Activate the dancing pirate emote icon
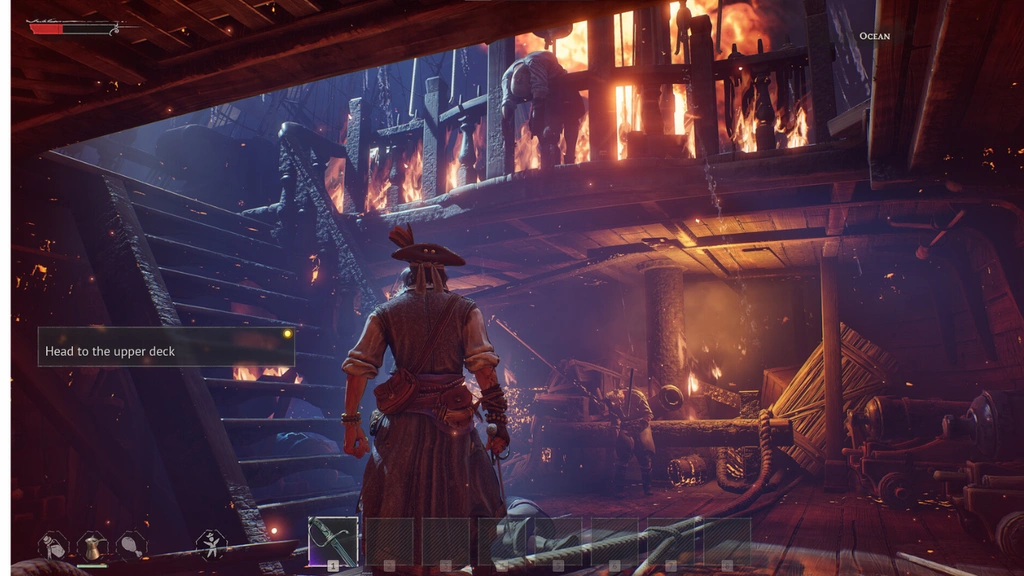Screen dimensions: 1024x576 tap(211, 545)
